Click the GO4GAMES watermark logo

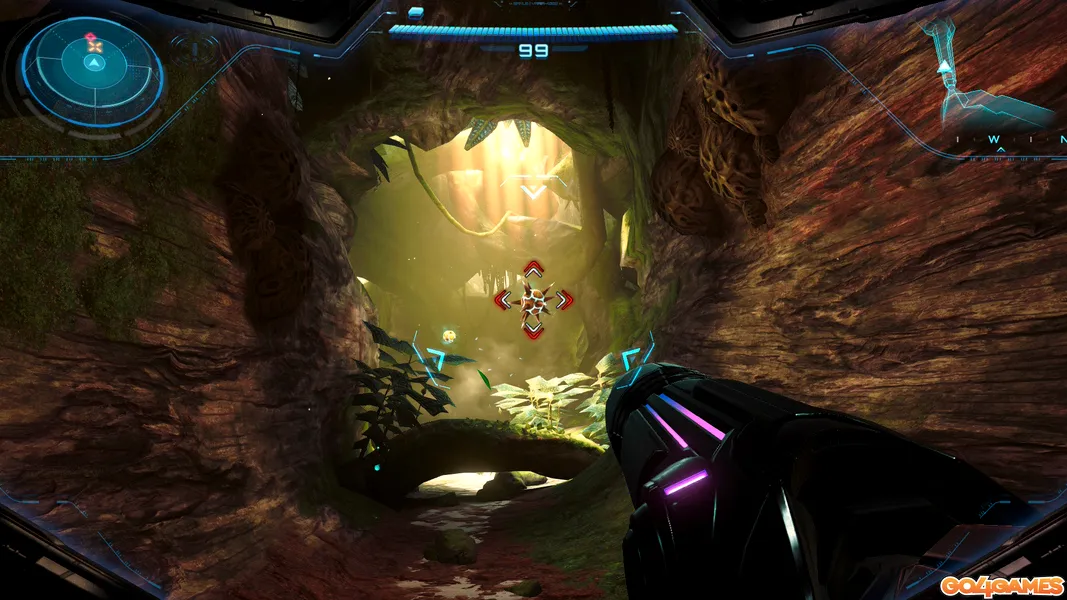click(1001, 585)
